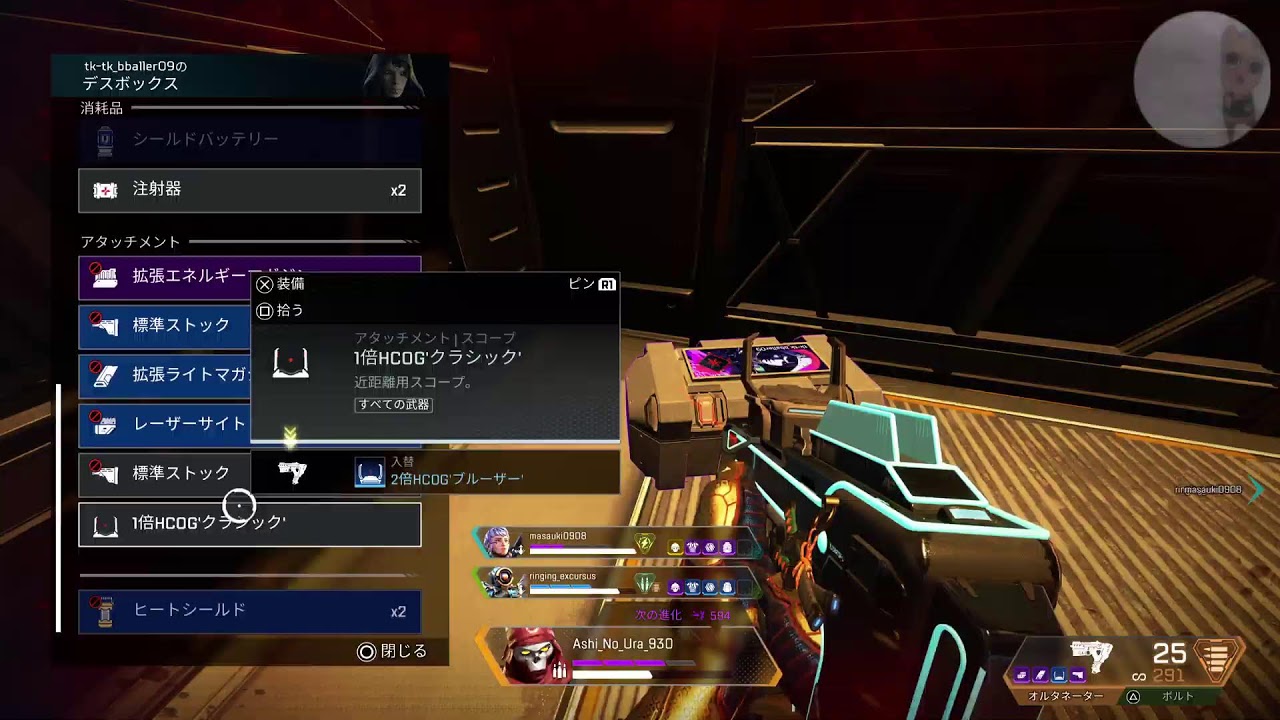The height and width of the screenshot is (720, 1280).
Task: Grab the ヒートシールド heat shield item
Action: tap(249, 611)
